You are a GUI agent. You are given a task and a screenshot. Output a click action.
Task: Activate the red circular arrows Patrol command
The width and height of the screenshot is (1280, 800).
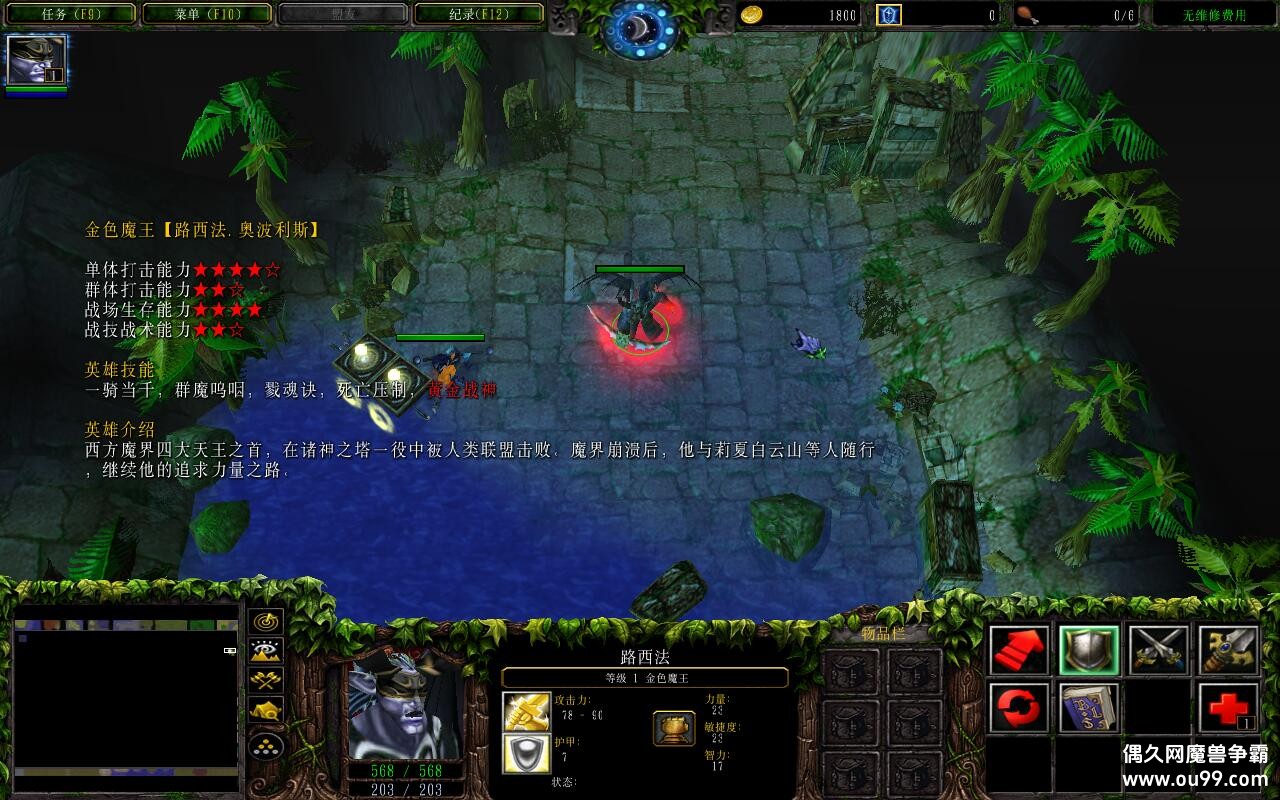point(1019,708)
